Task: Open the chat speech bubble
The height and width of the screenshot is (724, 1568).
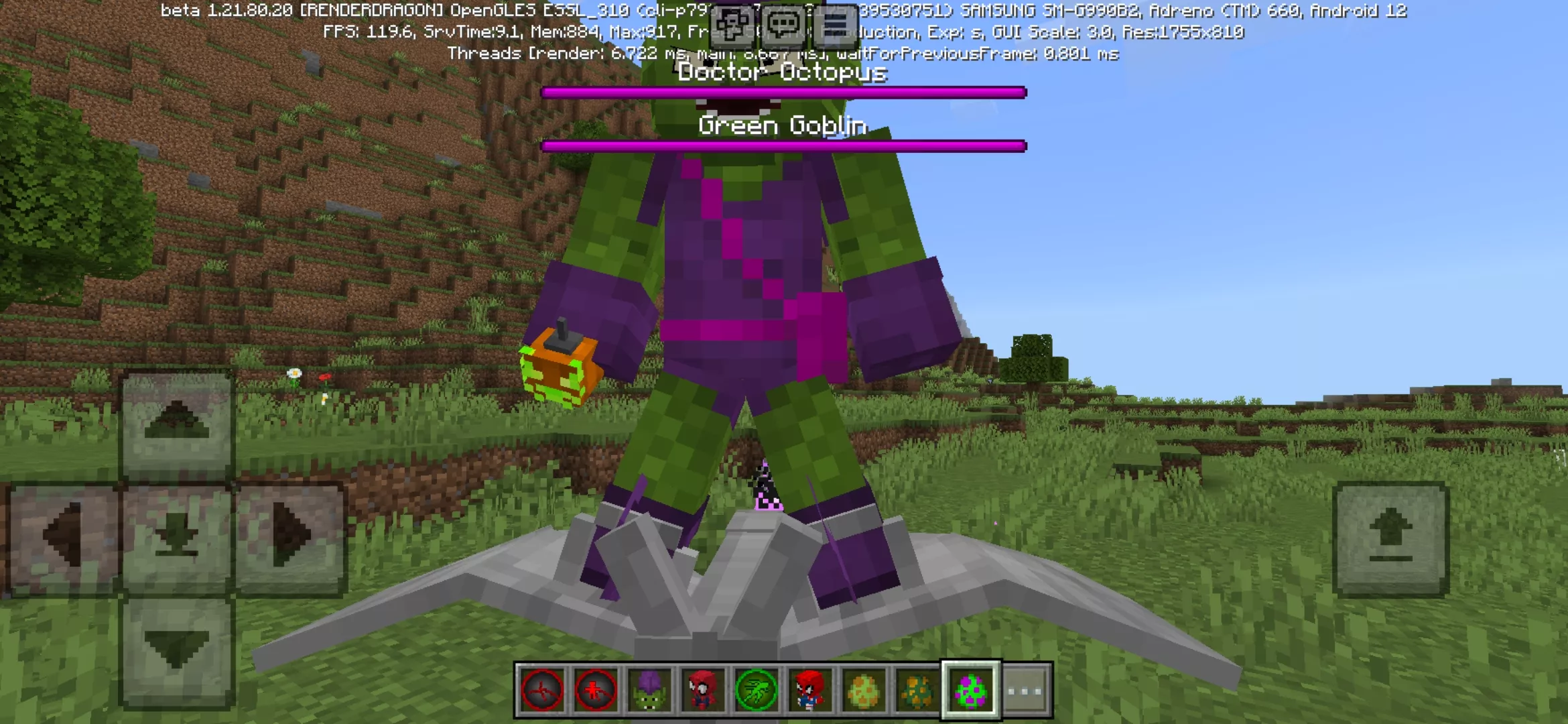Action: [x=783, y=25]
